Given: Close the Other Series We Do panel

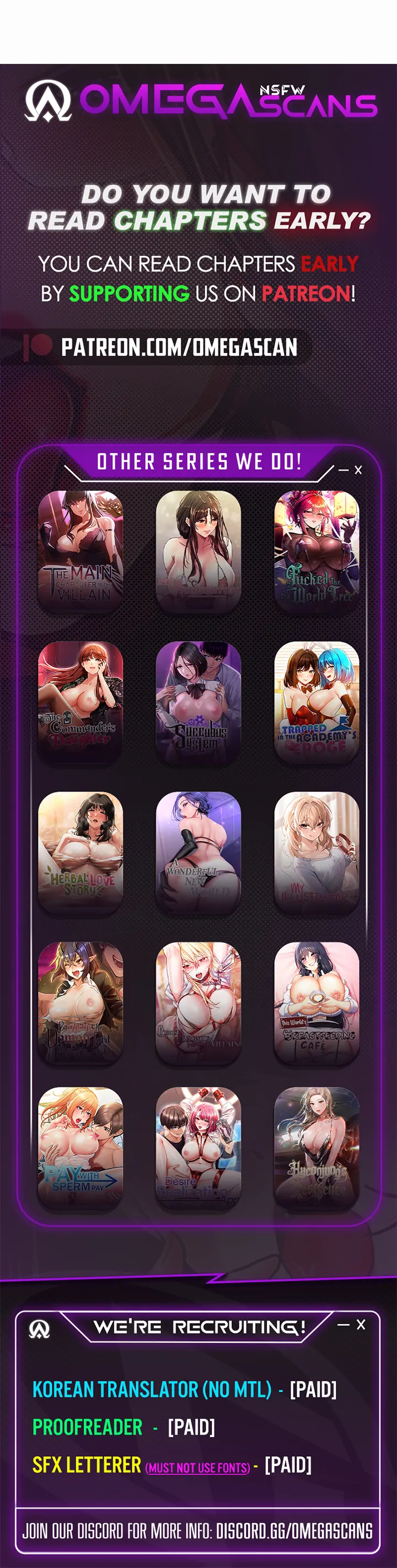Looking at the screenshot, I should [x=358, y=470].
